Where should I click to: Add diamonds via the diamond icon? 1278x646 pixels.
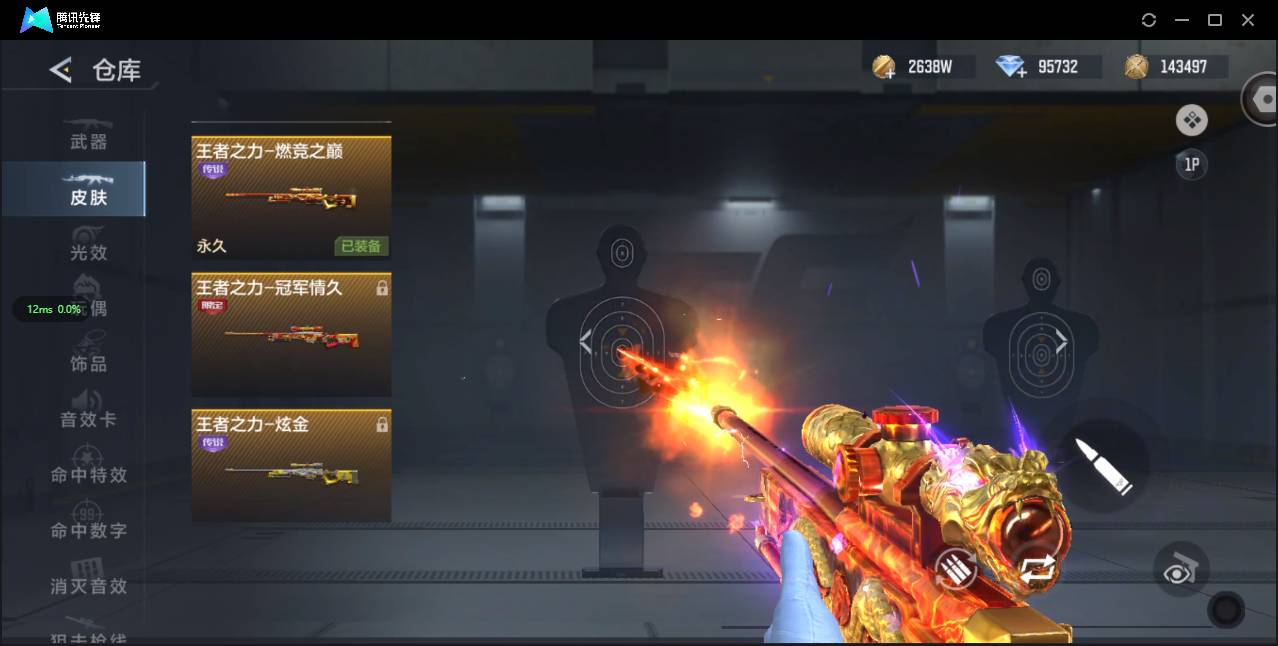1012,67
